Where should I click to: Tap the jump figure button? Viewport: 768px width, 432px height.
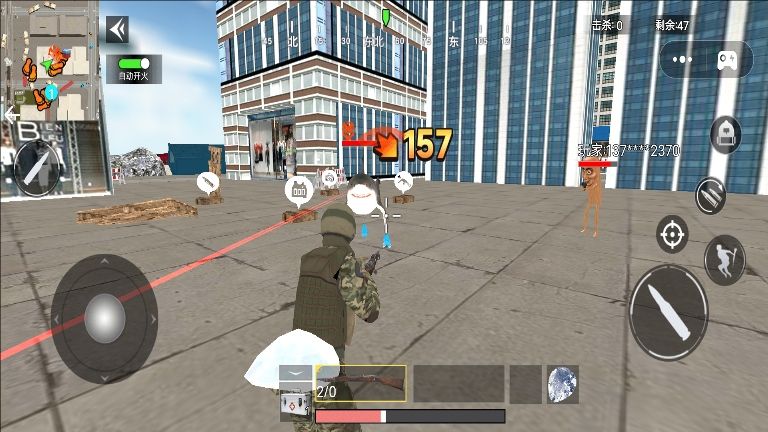724,259
